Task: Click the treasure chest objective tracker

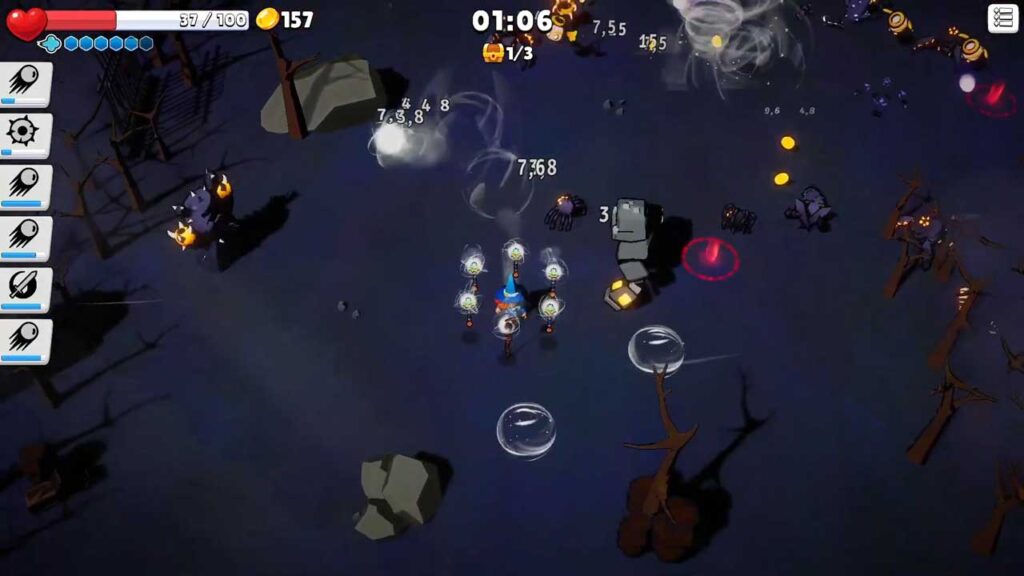Action: pyautogui.click(x=506, y=52)
